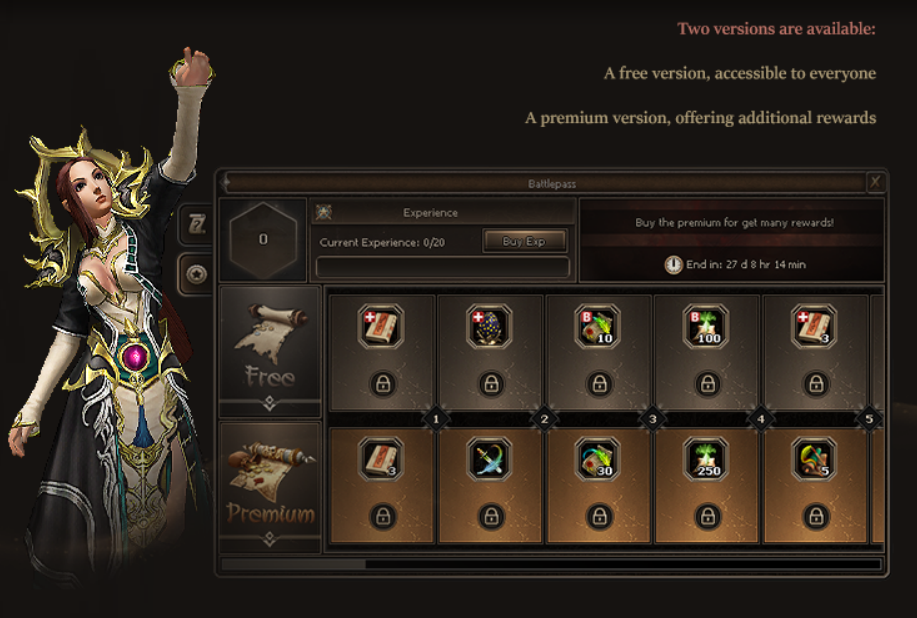Viewport: 917px width, 618px height.
Task: Choose the premium reward showing quantity 5
Action: click(x=815, y=459)
